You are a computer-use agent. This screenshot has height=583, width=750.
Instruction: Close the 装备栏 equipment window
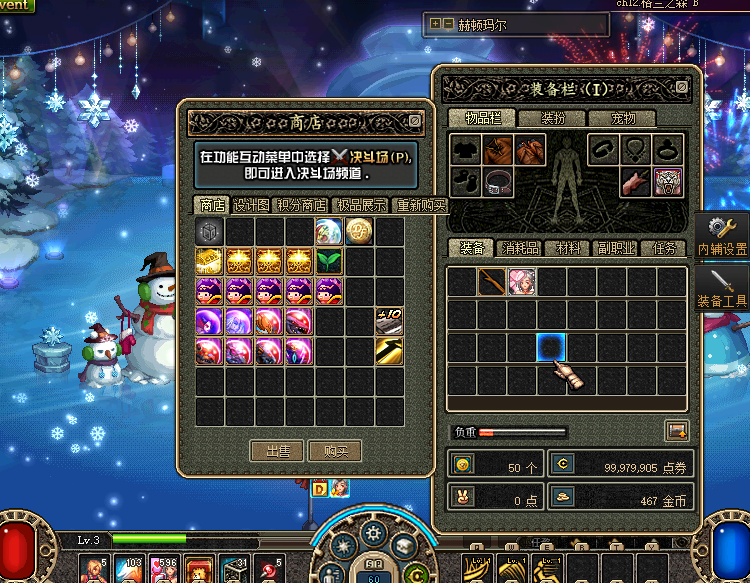(682, 87)
